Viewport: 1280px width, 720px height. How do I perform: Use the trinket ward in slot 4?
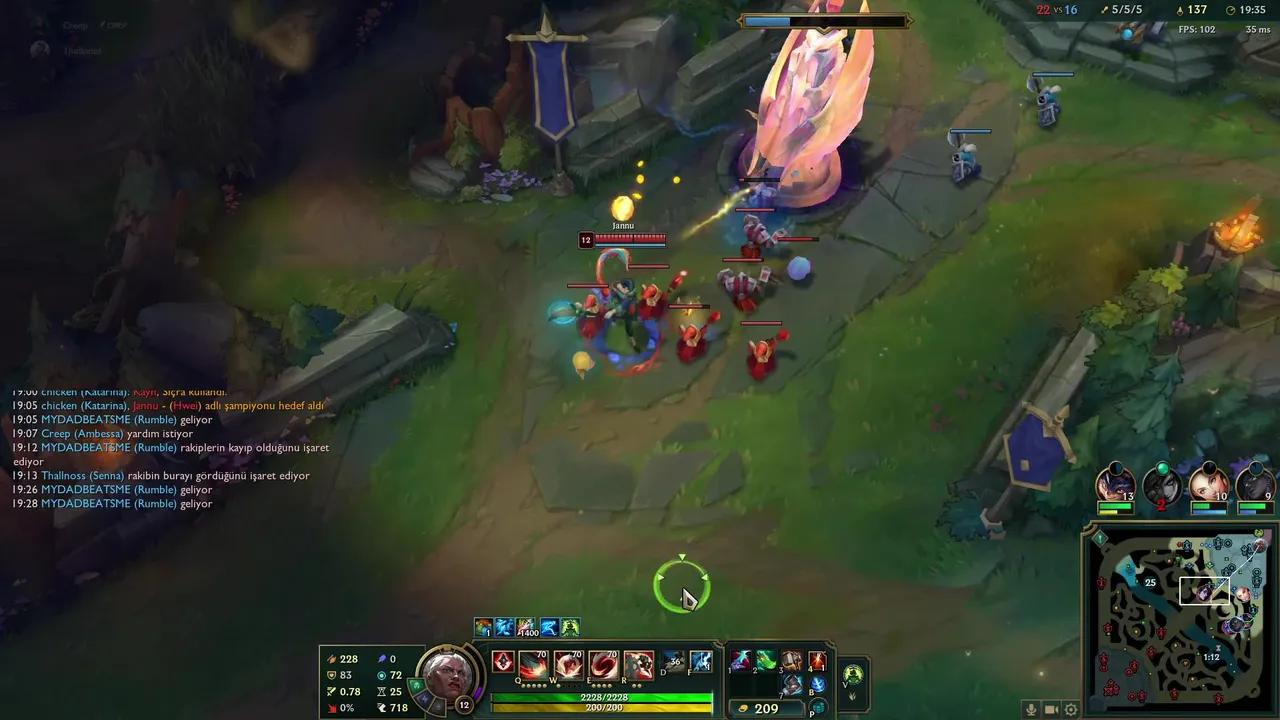tap(815, 661)
